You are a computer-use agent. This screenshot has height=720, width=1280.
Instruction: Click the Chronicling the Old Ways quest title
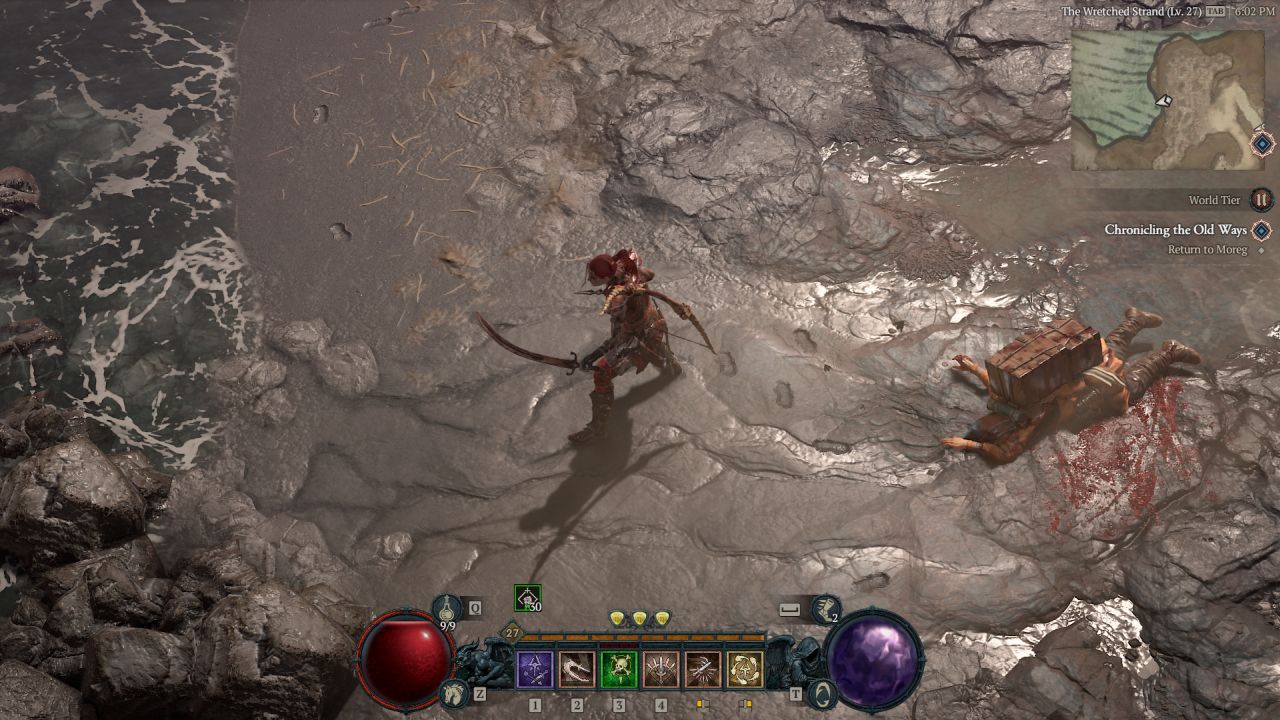[x=1177, y=228]
